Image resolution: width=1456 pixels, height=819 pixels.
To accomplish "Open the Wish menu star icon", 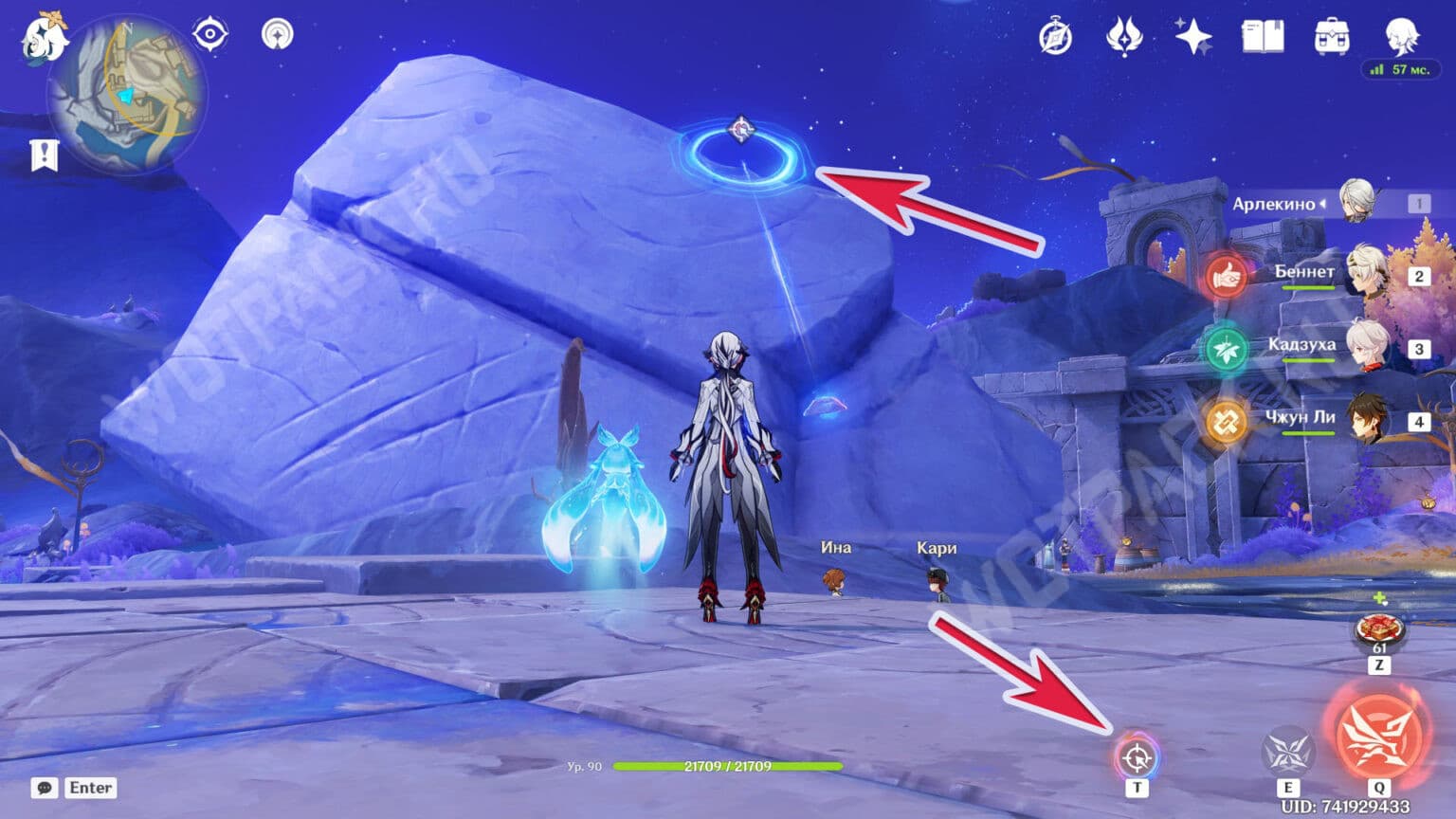I will click(1193, 35).
